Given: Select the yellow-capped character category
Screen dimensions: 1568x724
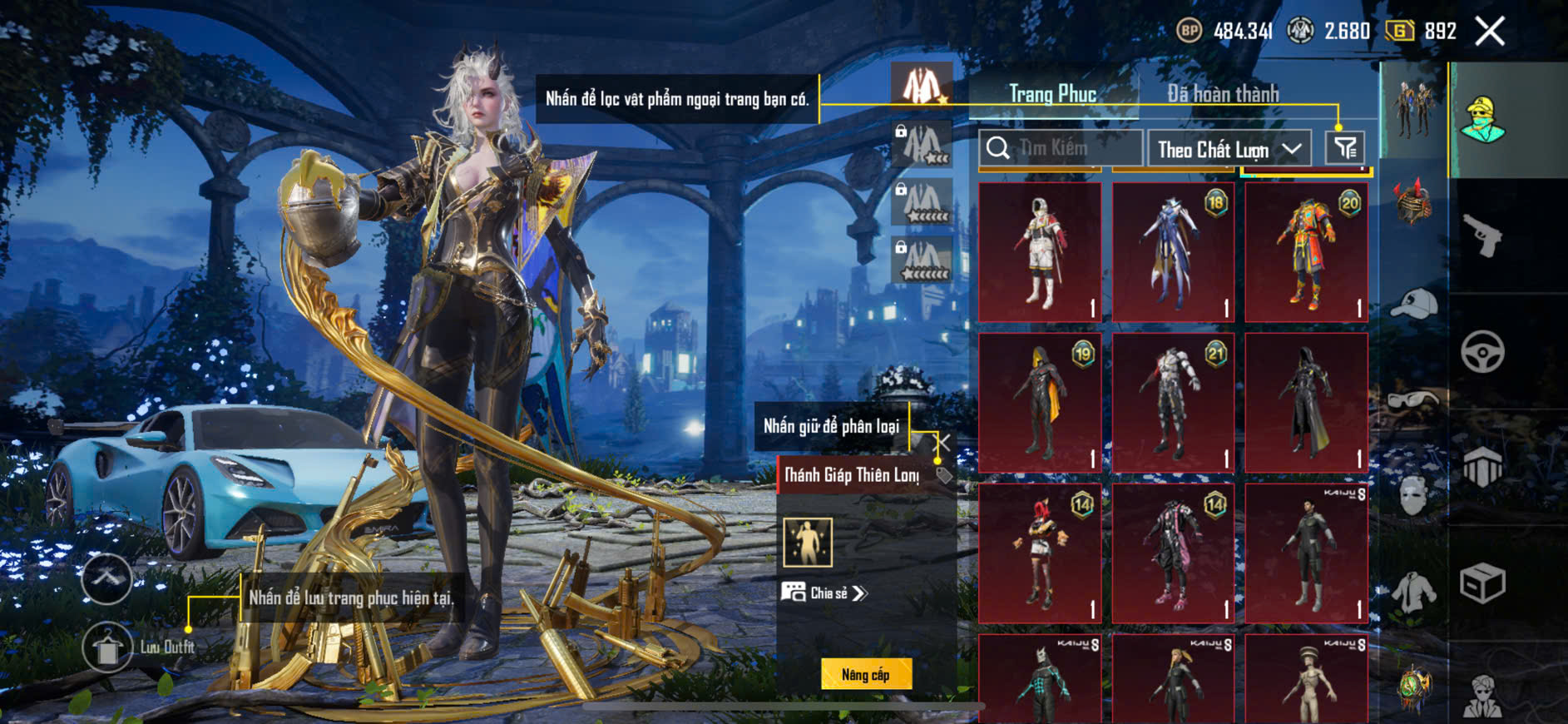Looking at the screenshot, I should point(1481,121).
